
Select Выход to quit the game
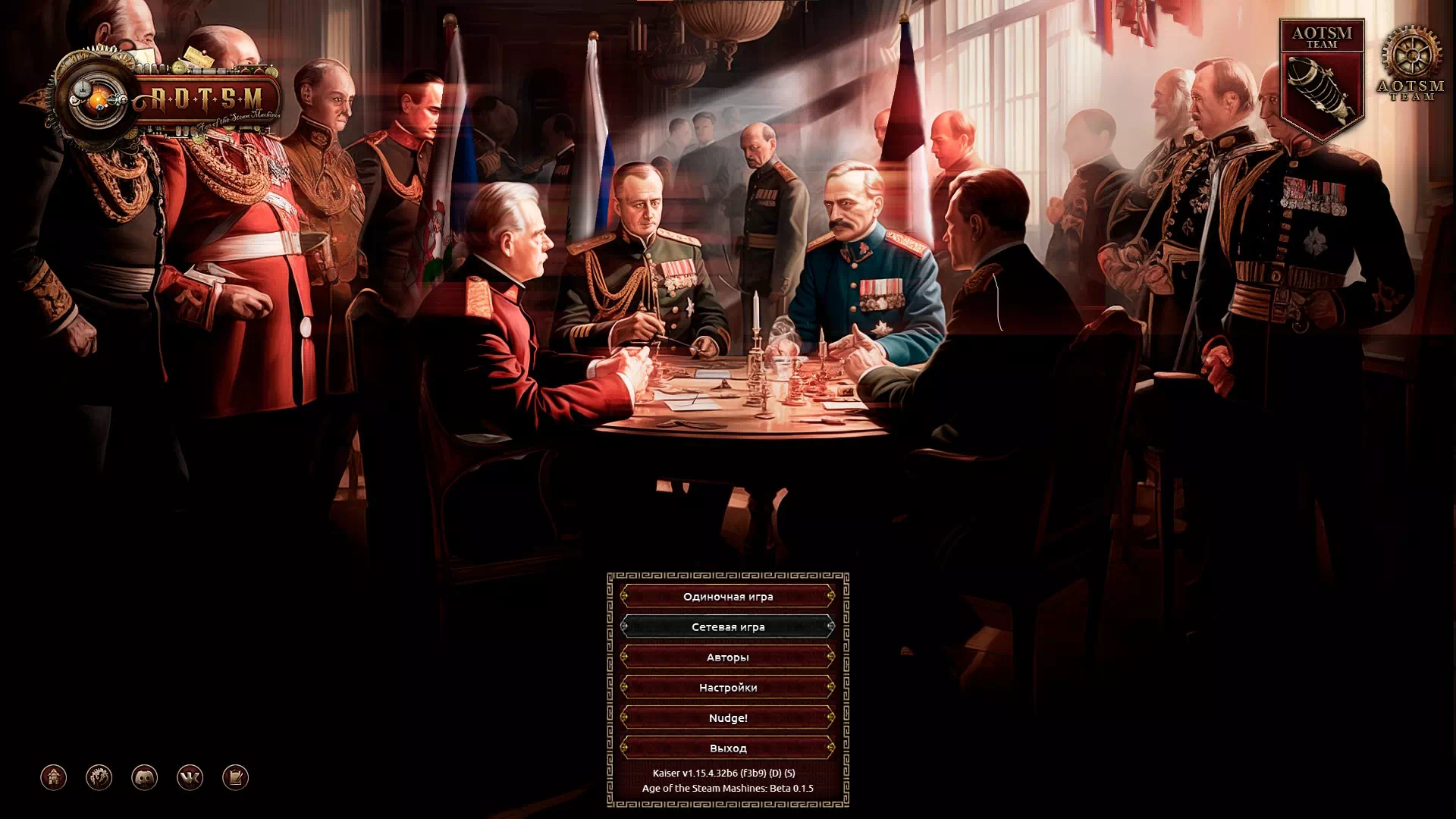click(728, 748)
